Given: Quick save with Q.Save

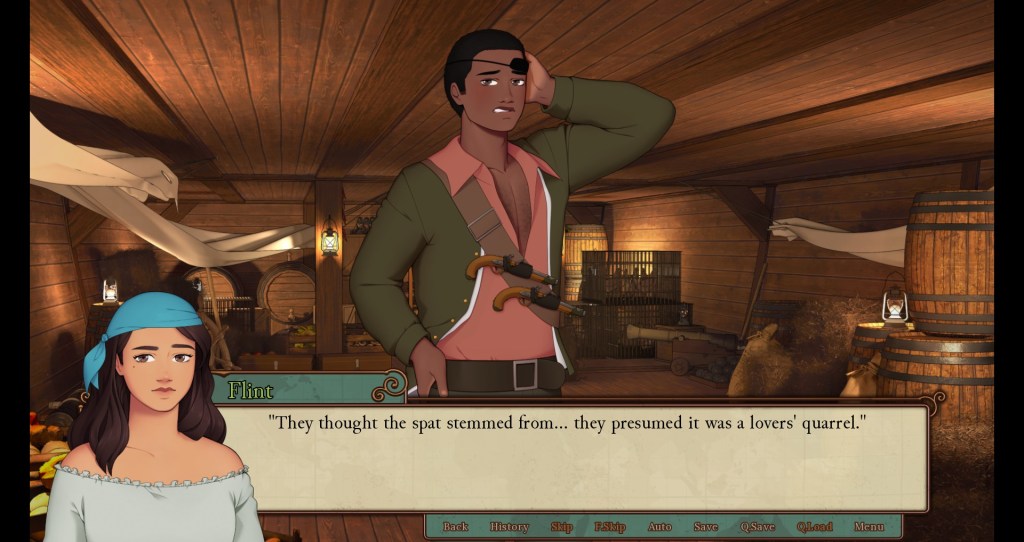Looking at the screenshot, I should coord(757,527).
